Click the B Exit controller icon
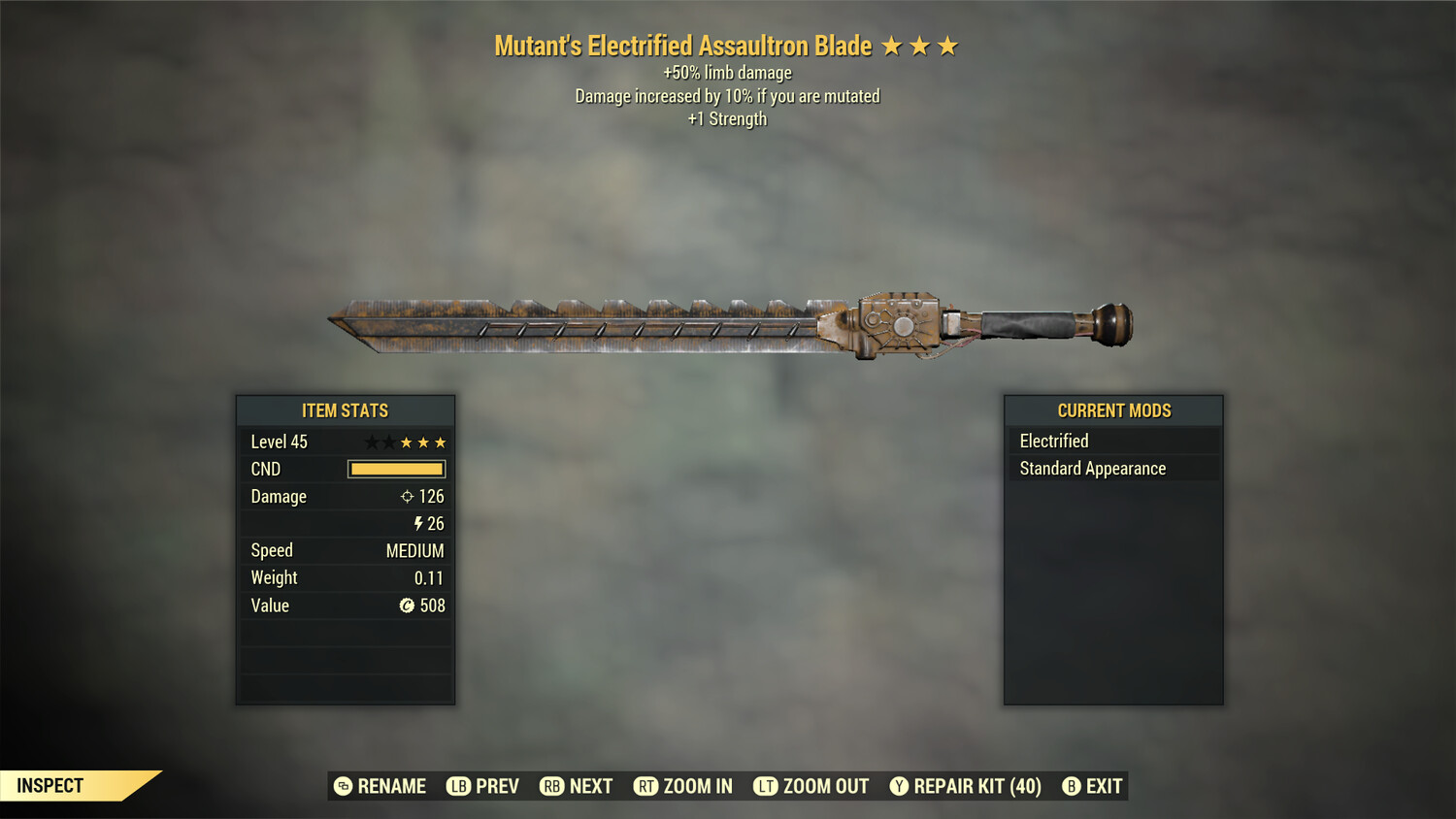1456x819 pixels. point(1072,786)
